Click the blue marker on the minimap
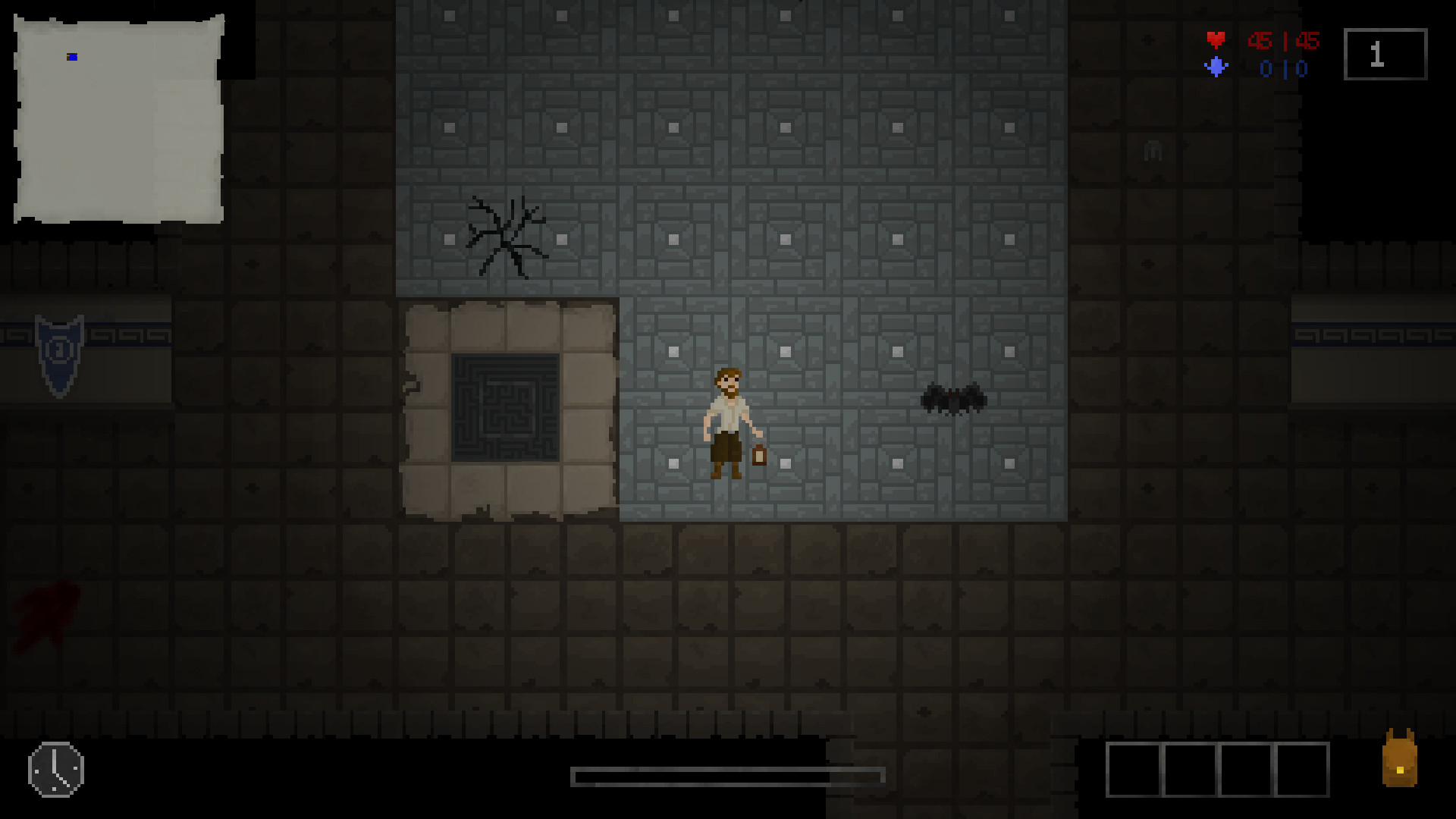The height and width of the screenshot is (819, 1456). point(71,56)
